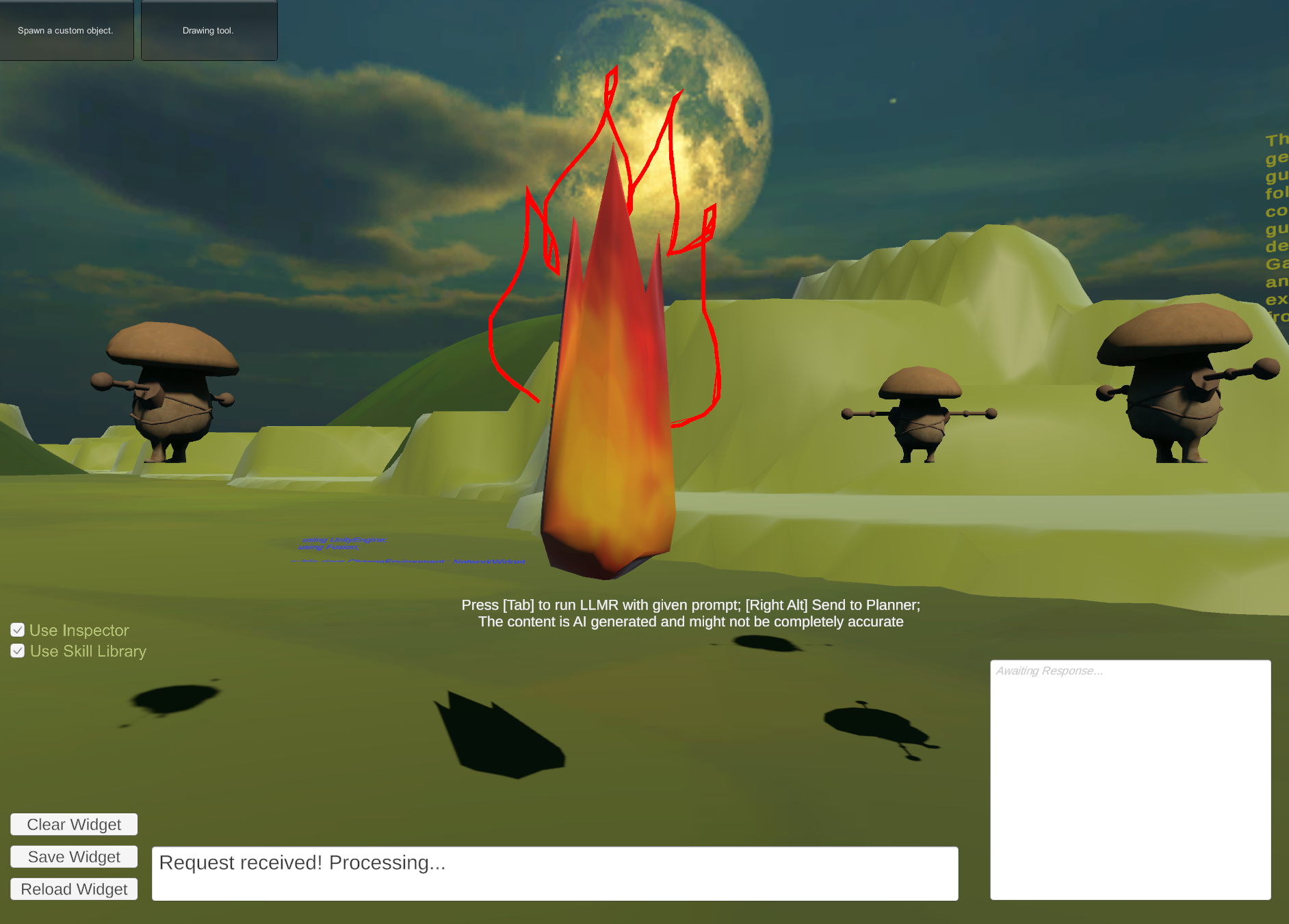Open the Drawing tool
1289x924 pixels.
(209, 30)
